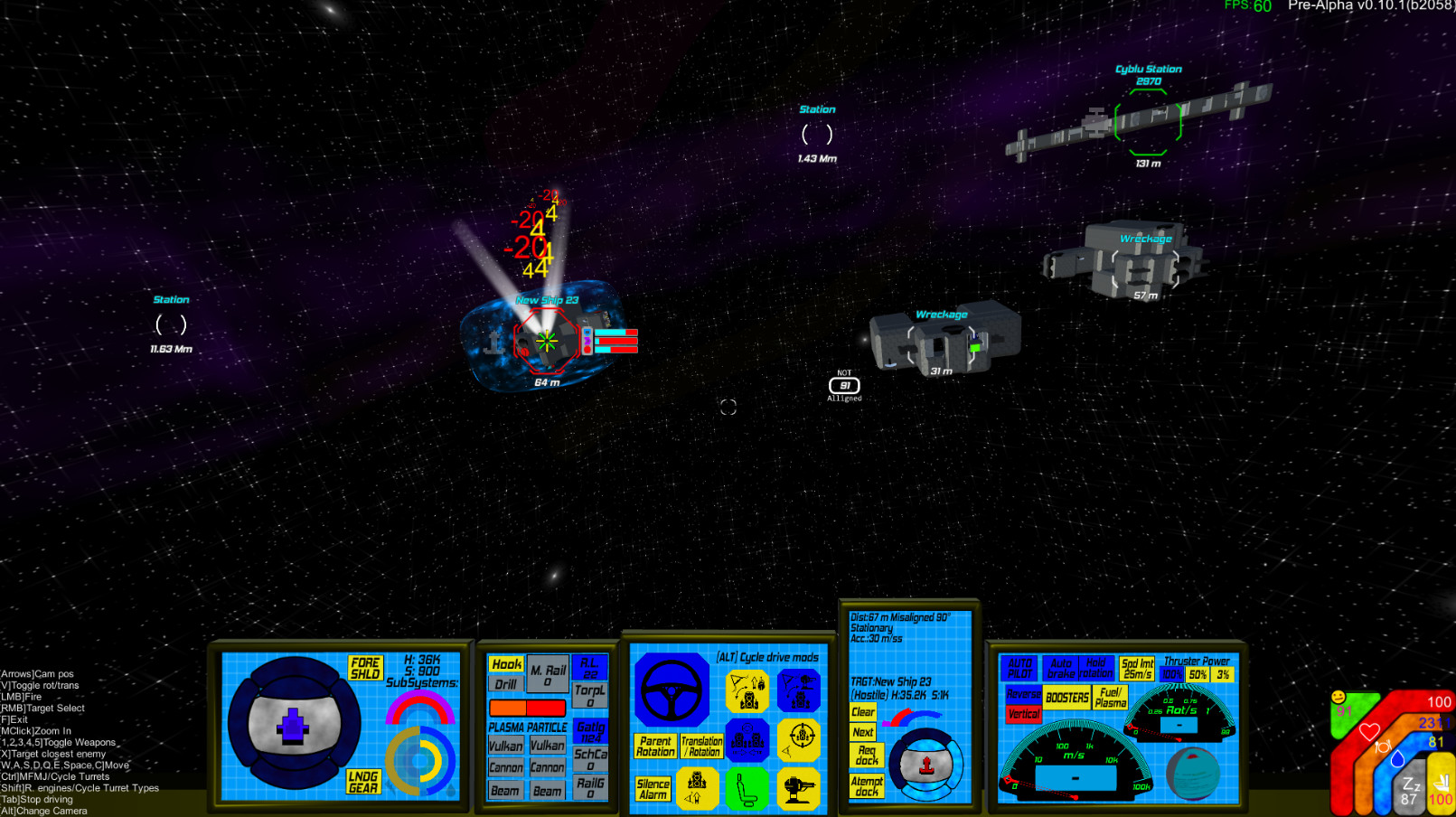The image size is (1456, 817).
Task: Toggle the BOOSTERS
Action: tap(1067, 698)
